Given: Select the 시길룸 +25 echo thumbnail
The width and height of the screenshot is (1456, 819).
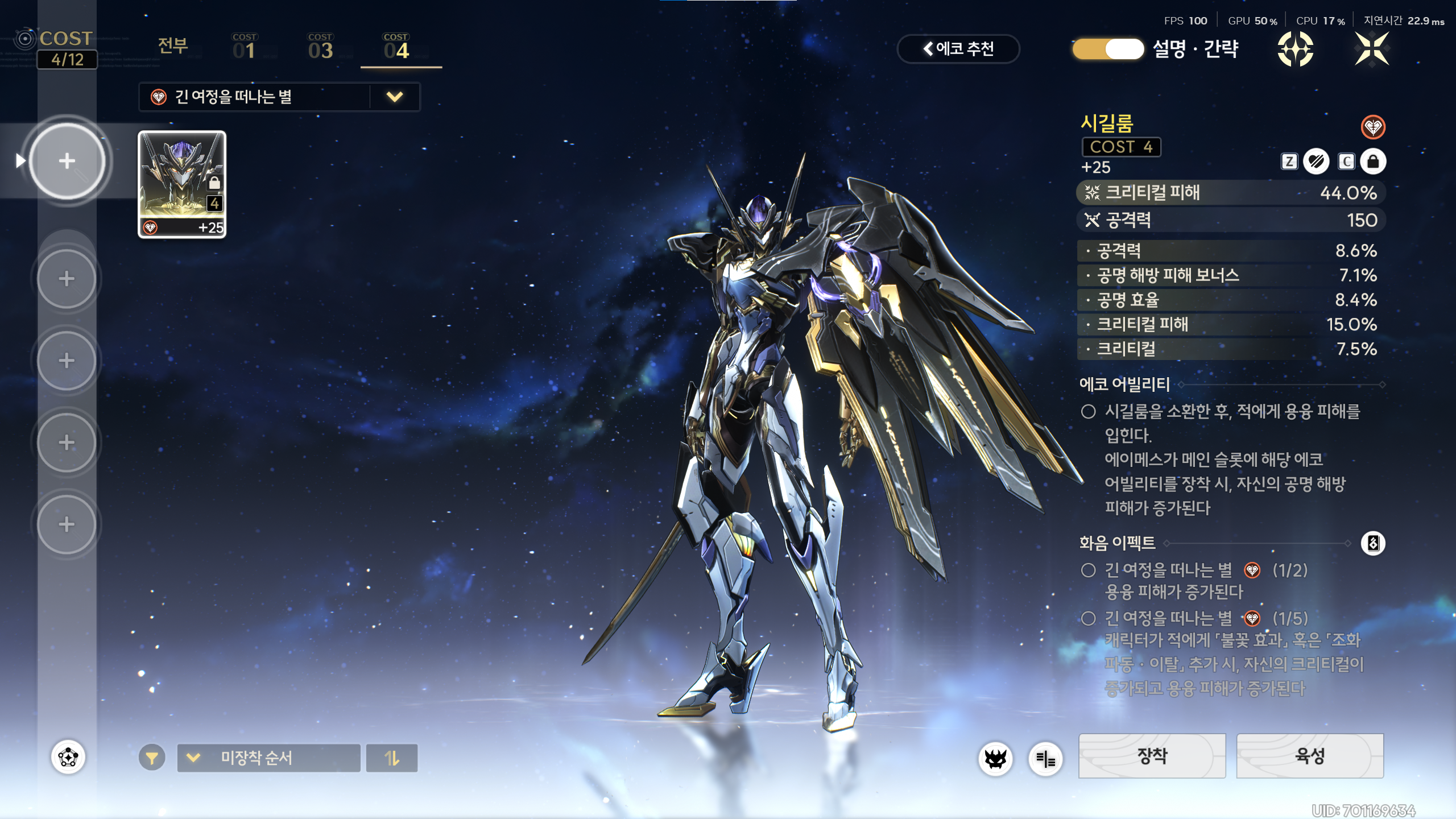Looking at the screenshot, I should click(x=182, y=184).
